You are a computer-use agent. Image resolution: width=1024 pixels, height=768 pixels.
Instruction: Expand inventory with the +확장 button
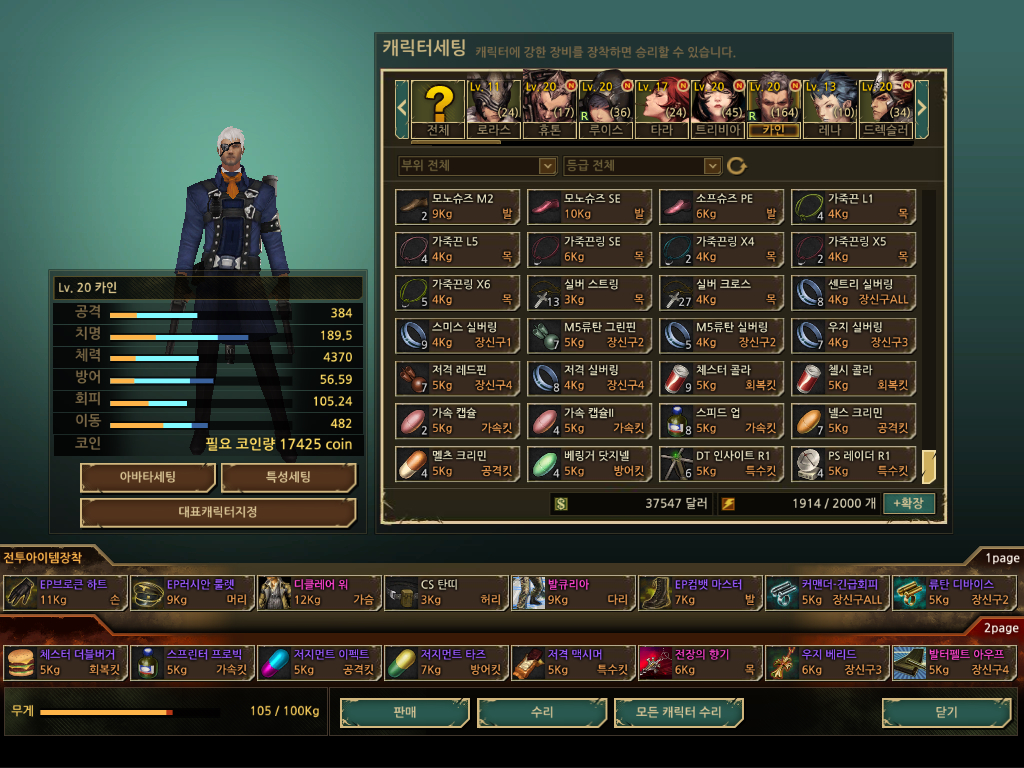(x=909, y=503)
